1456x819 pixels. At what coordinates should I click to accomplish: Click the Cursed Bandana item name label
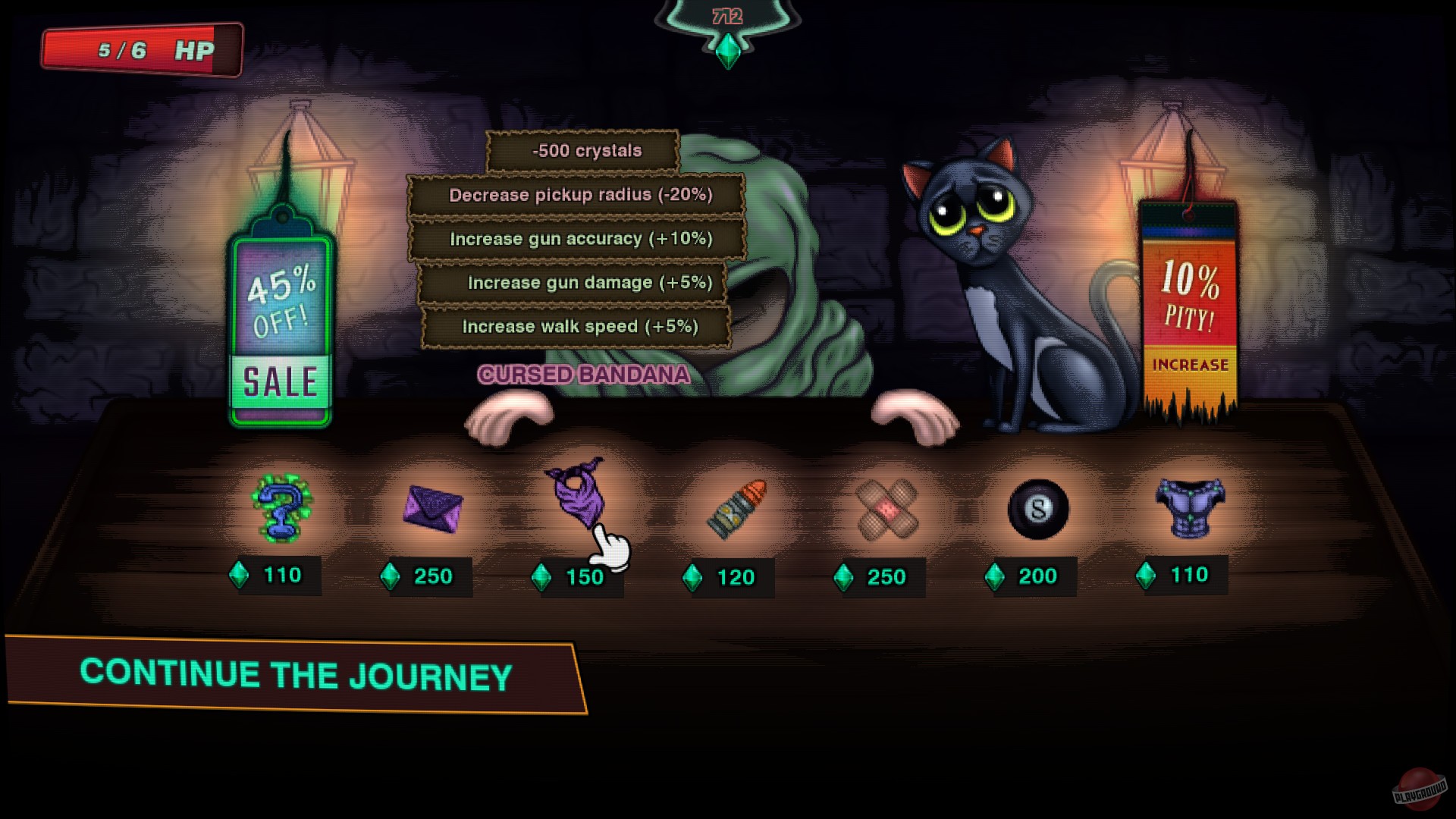pos(584,375)
